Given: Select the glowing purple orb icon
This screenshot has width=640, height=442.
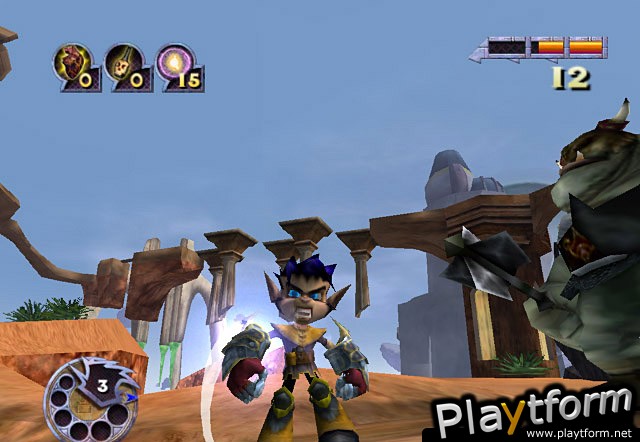Looking at the screenshot, I should 176,65.
